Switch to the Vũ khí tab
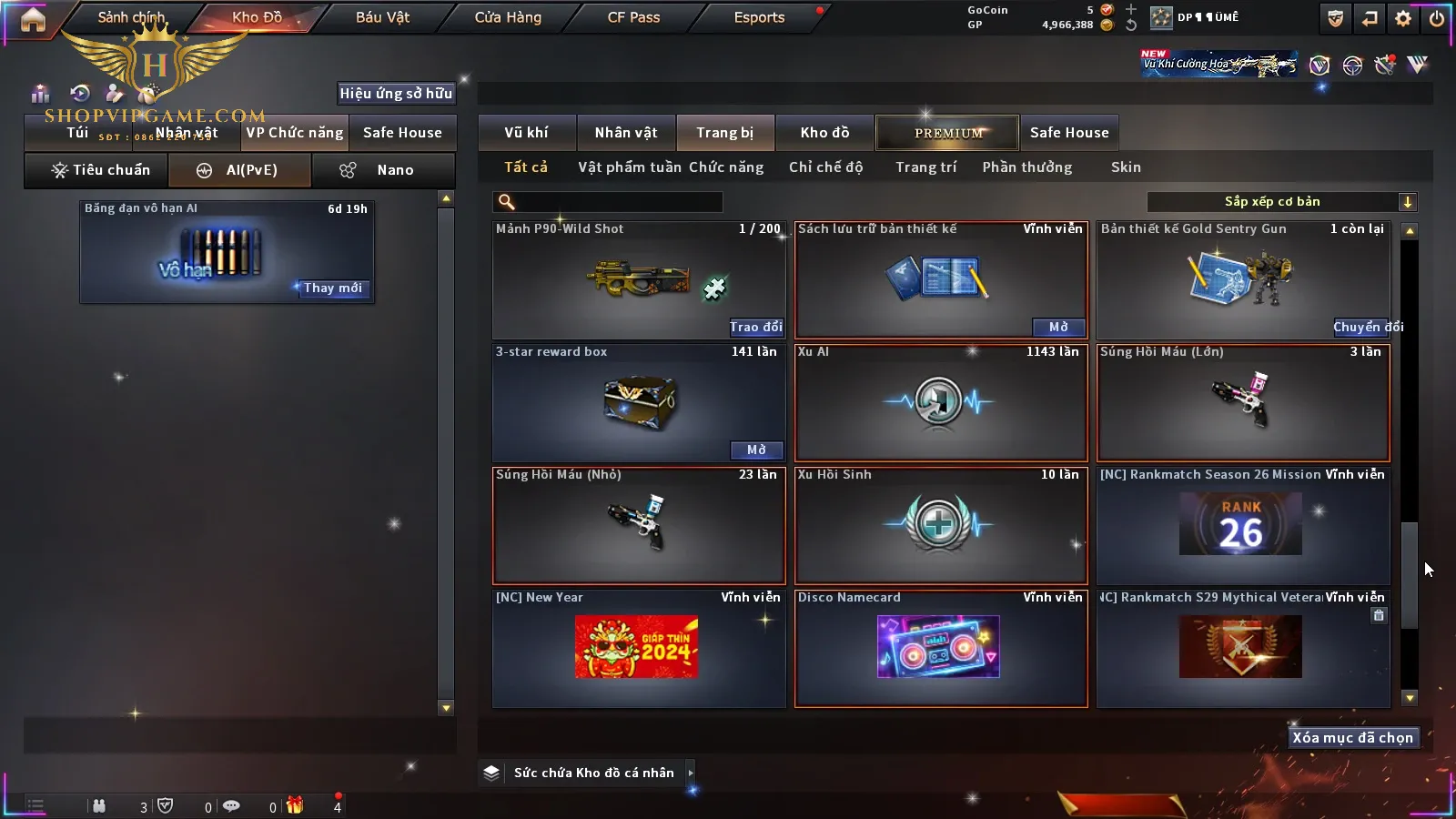This screenshot has height=819, width=1456. [526, 133]
